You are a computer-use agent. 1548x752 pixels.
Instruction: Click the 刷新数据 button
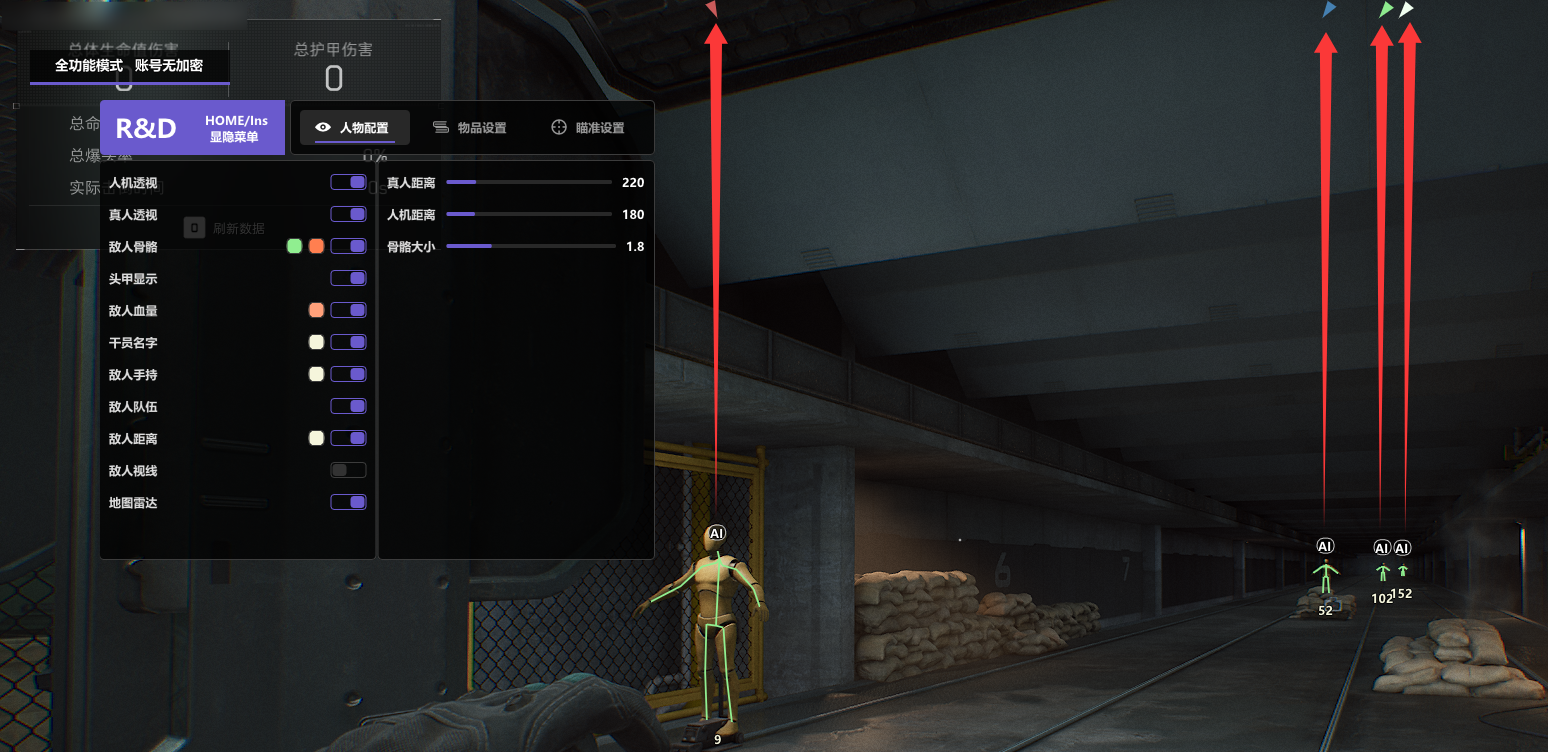pos(226,228)
